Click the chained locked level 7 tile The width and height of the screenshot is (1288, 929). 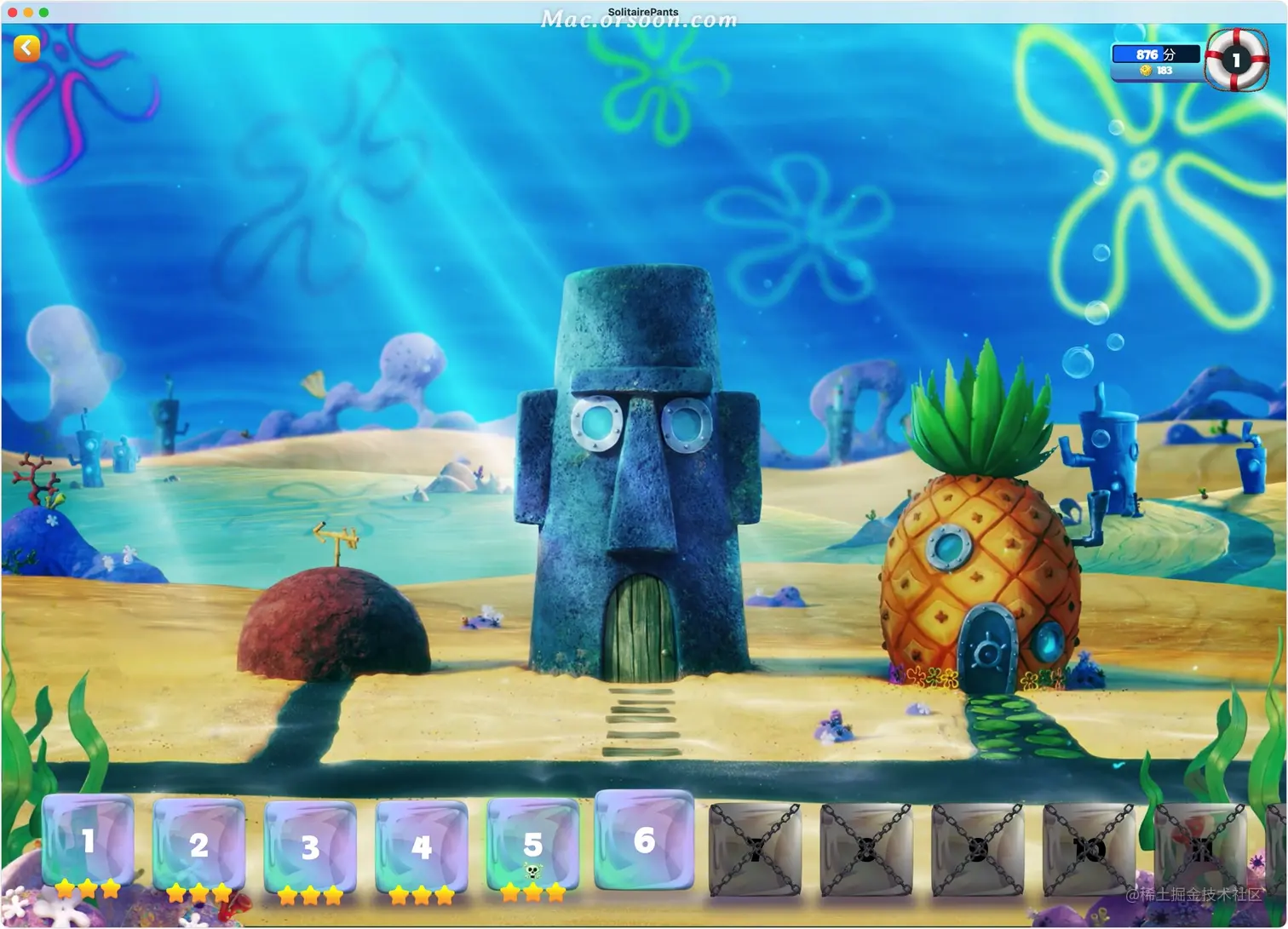point(755,849)
